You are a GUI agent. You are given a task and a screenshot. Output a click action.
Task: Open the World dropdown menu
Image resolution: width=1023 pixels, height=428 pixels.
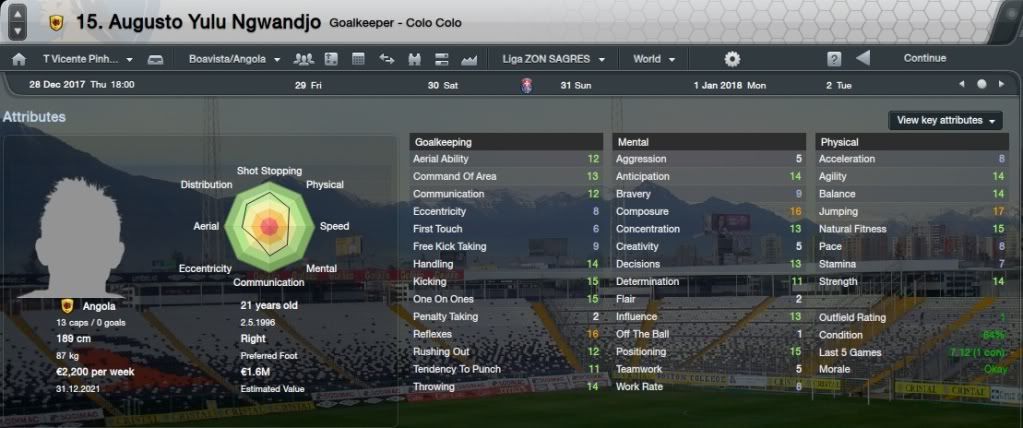click(x=654, y=59)
